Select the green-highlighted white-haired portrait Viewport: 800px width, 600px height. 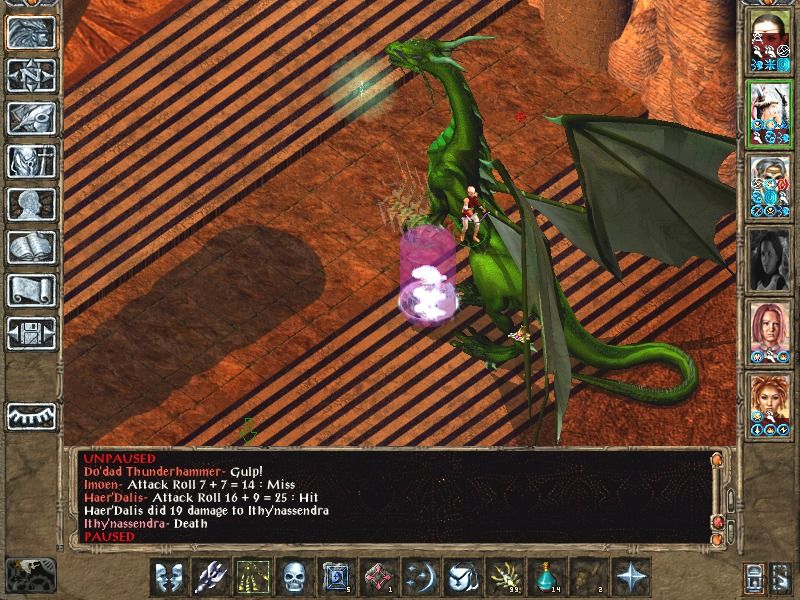[769, 112]
